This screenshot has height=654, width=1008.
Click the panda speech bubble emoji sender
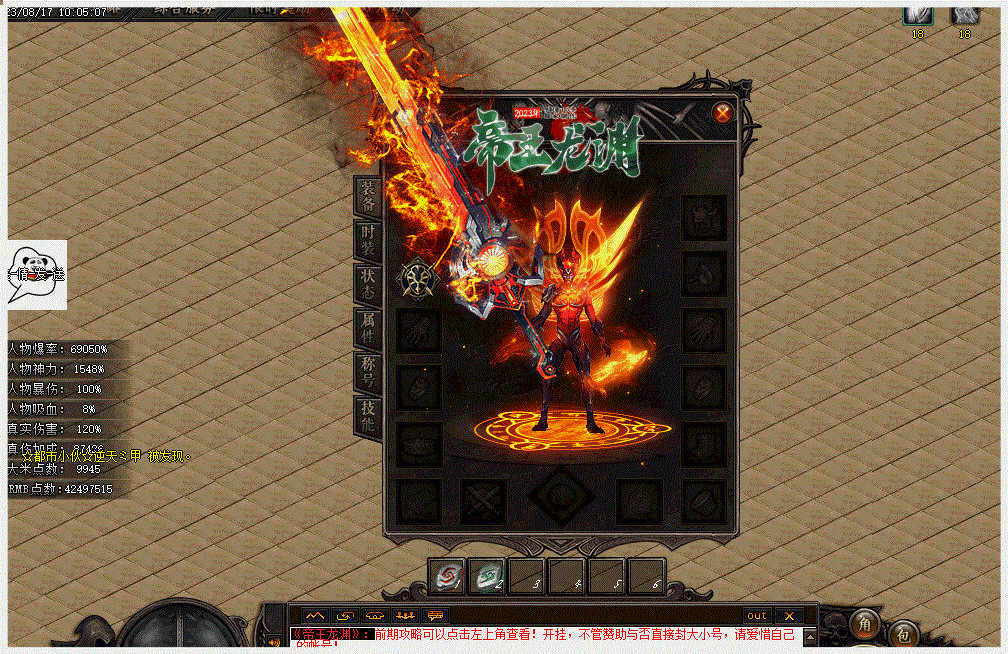pyautogui.click(x=37, y=273)
